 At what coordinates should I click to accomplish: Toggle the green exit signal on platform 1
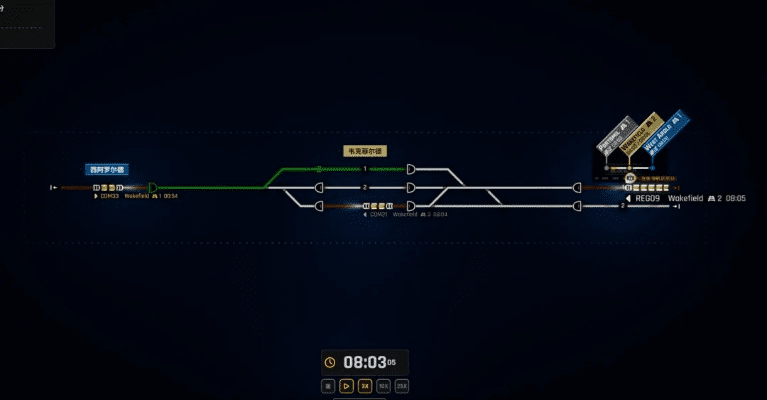click(412, 169)
